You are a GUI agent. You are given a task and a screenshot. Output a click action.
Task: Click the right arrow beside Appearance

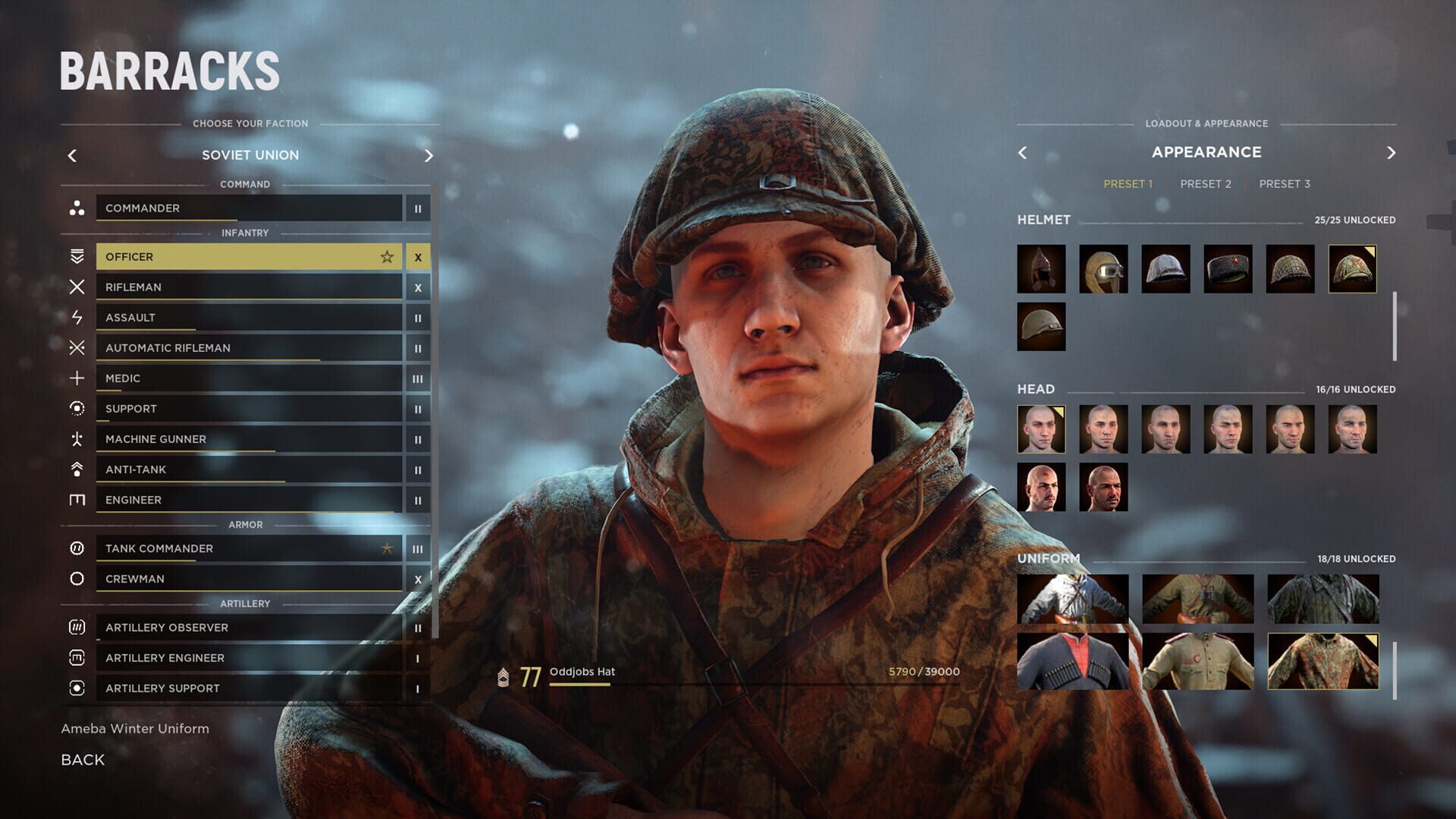pos(1392,152)
